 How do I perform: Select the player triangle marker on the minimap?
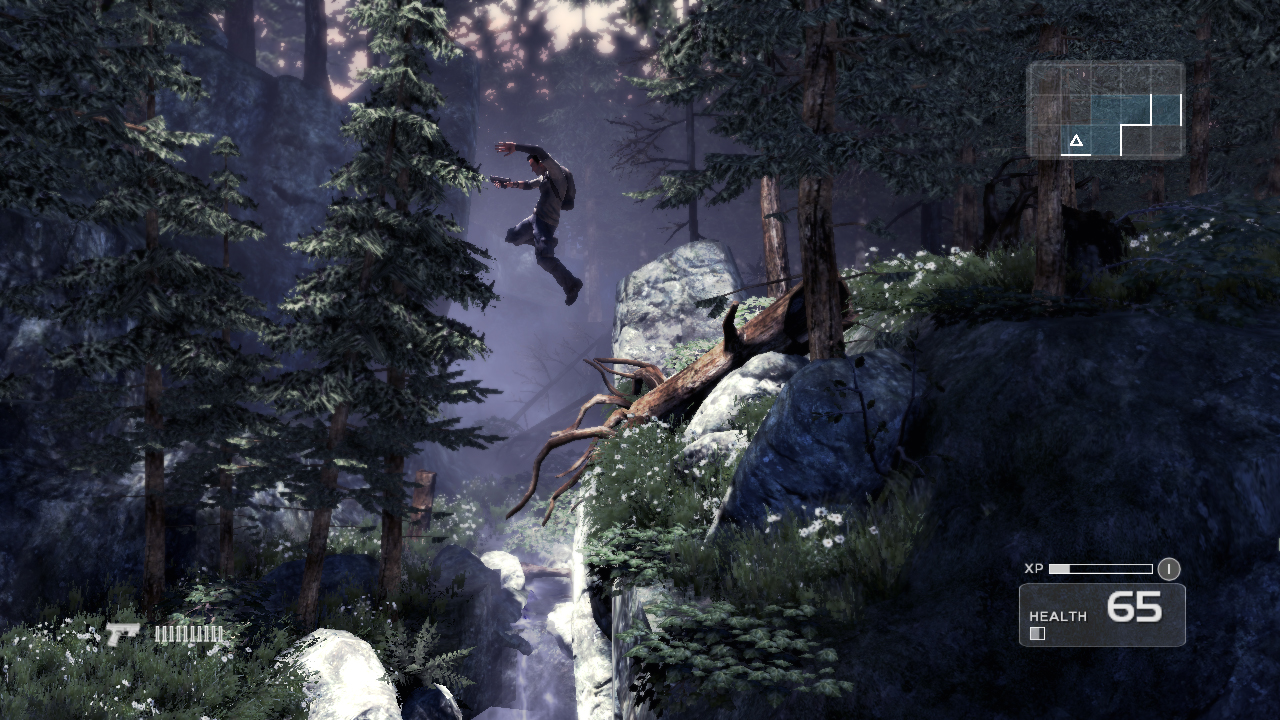tap(1076, 140)
